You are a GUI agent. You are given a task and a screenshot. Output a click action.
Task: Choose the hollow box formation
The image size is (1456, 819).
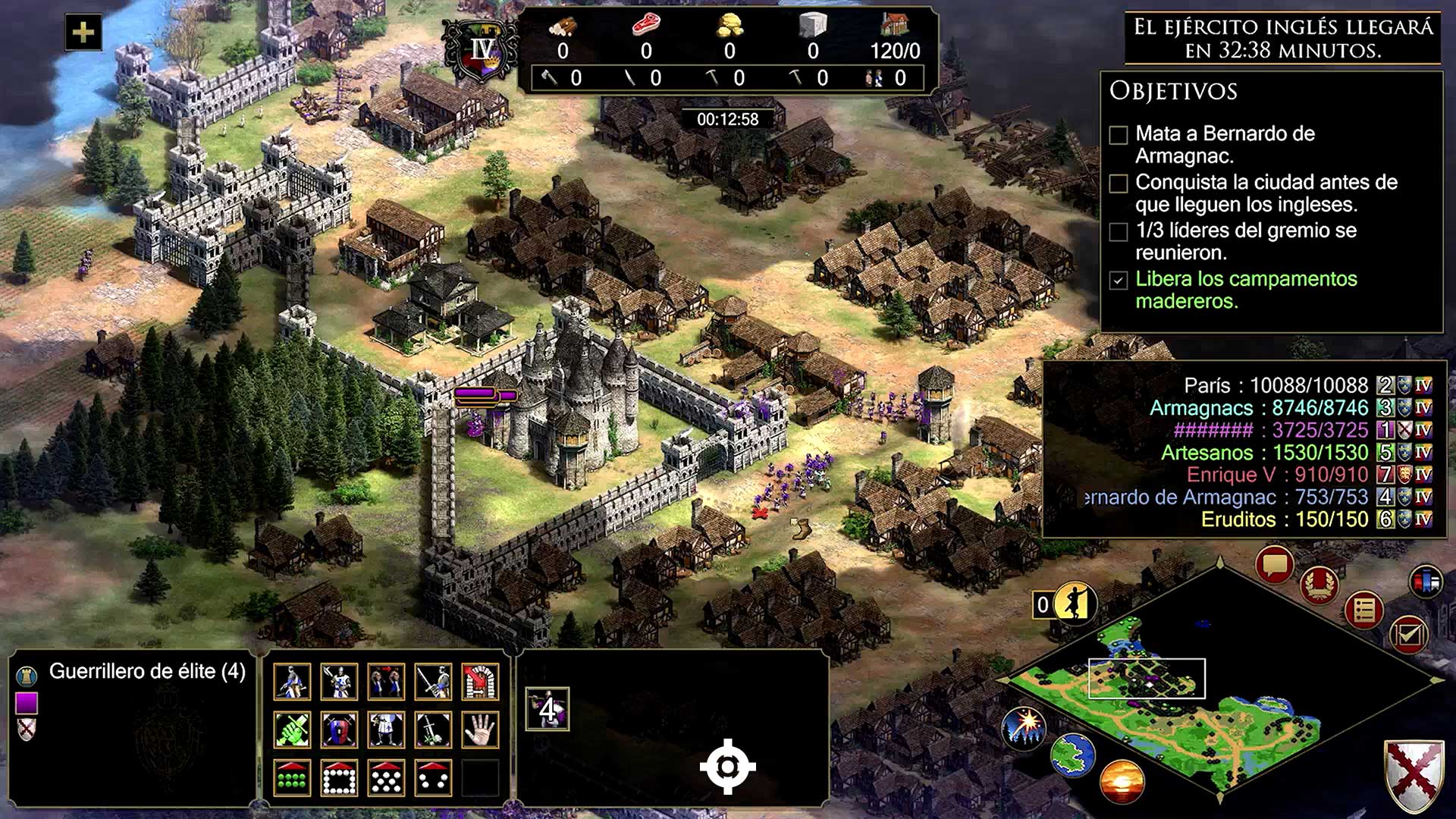pos(339,778)
